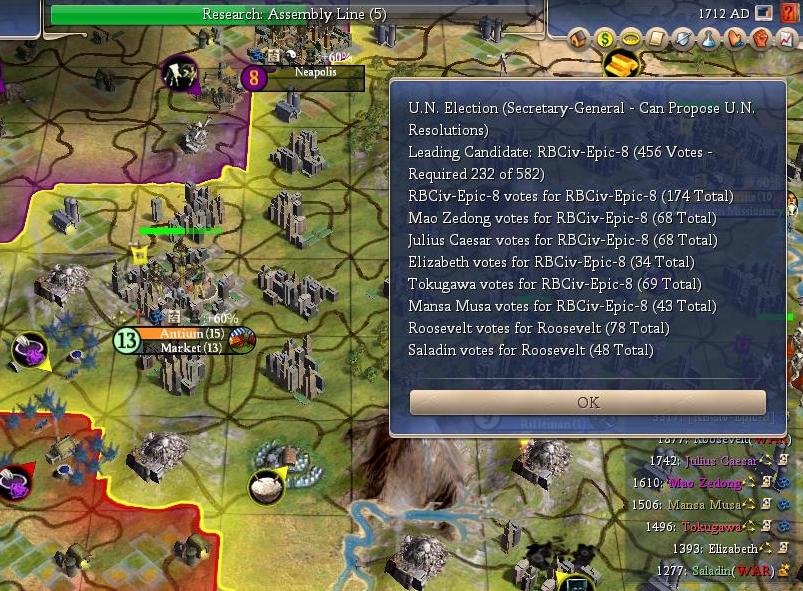Open the Foreign Advisor scroll icon
The width and height of the screenshot is (803, 591).
(x=657, y=40)
